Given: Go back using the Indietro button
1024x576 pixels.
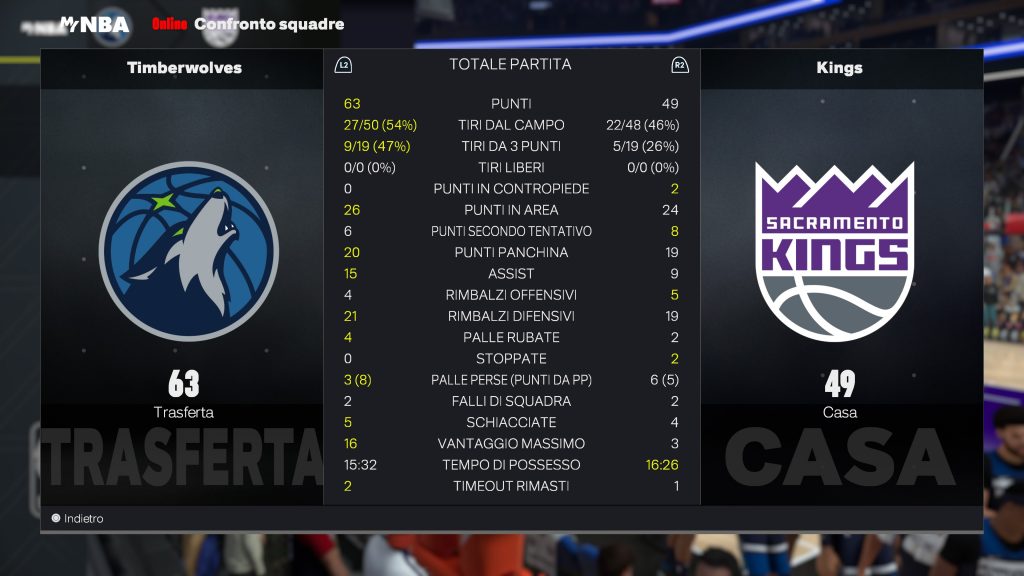Looking at the screenshot, I should point(78,519).
